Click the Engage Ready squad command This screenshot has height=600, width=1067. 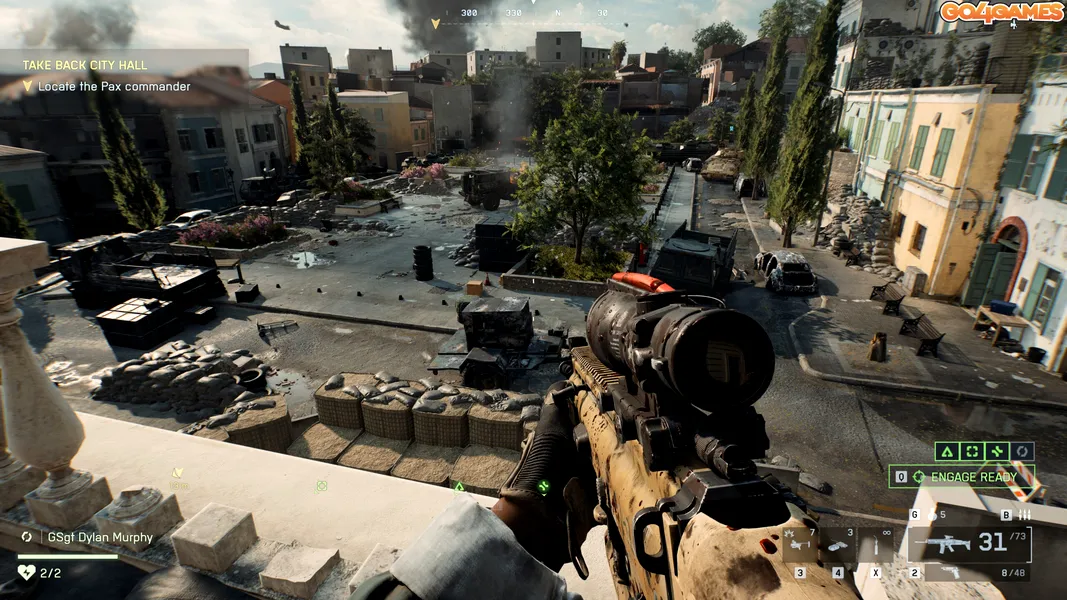(961, 477)
